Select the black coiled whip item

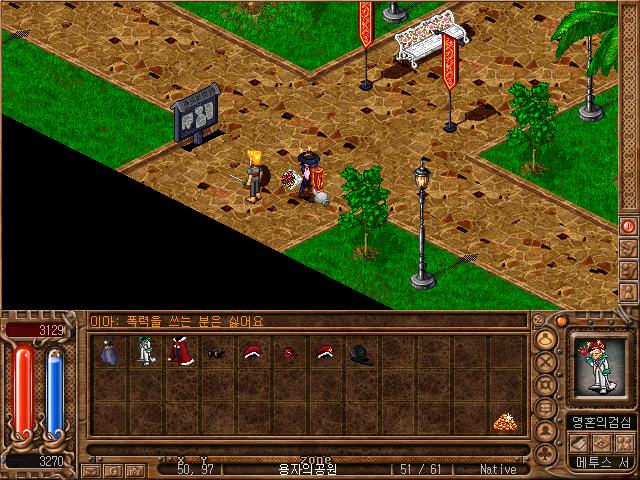(359, 352)
